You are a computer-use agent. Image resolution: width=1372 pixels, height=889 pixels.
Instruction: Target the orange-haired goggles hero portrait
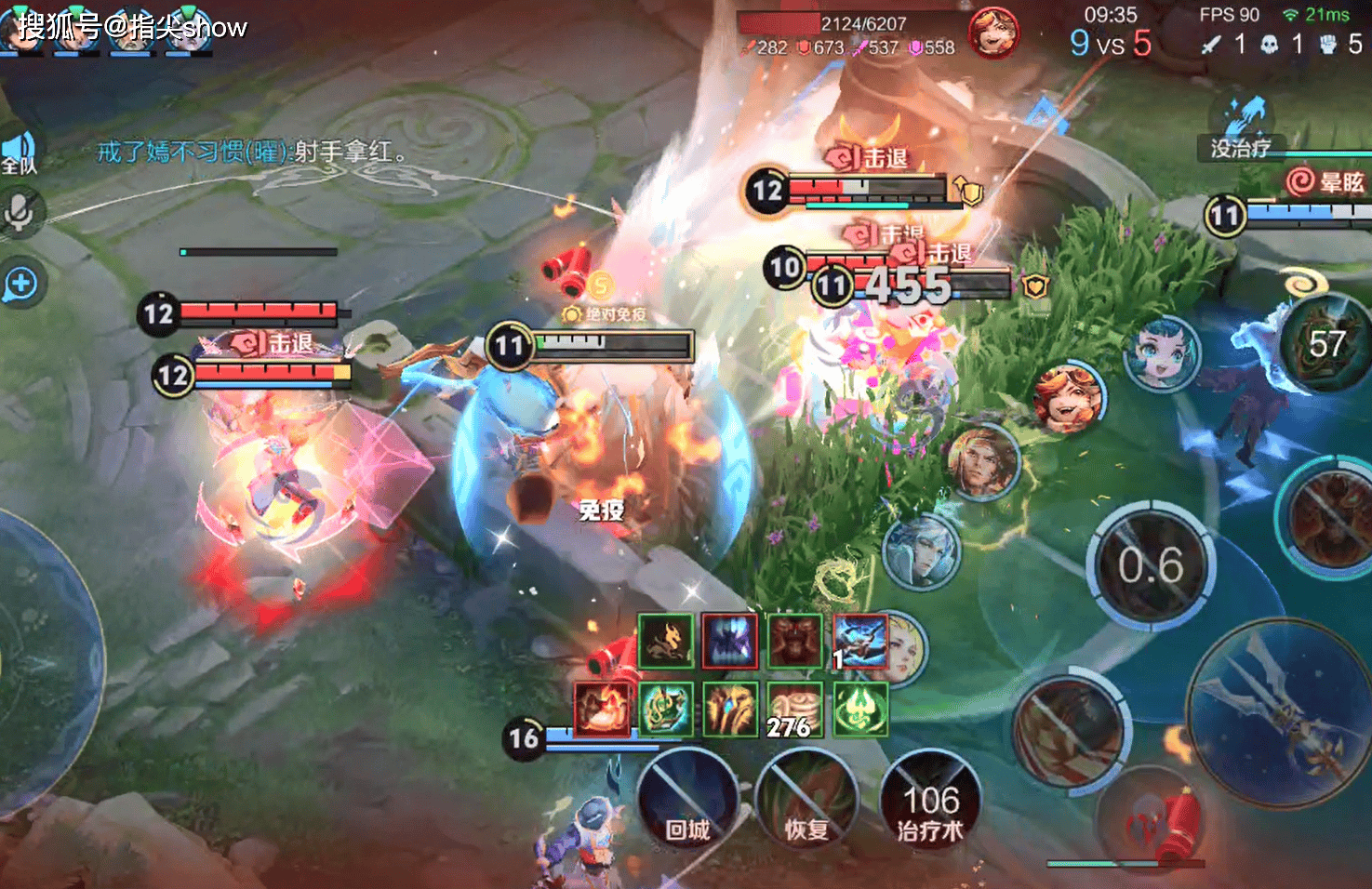(1068, 400)
